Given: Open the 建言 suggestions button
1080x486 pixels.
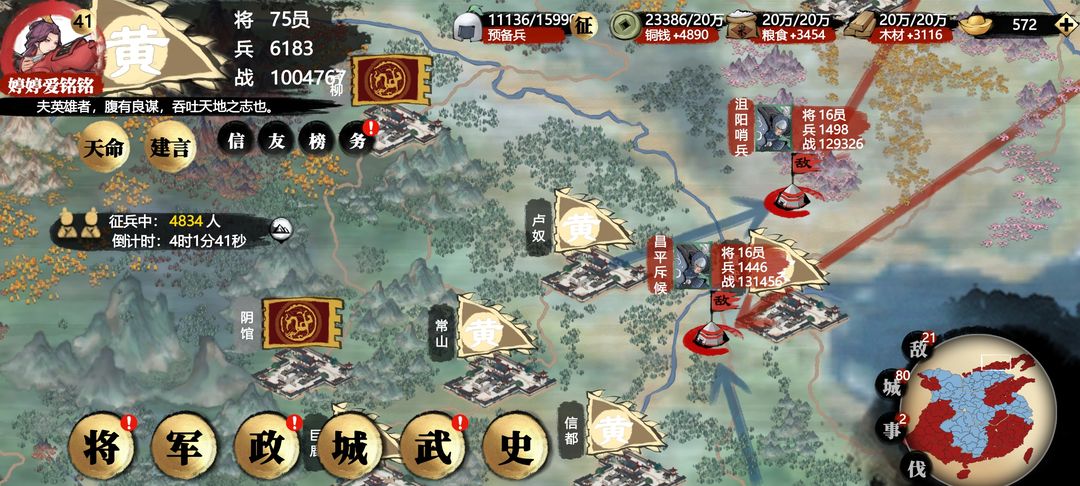Looking at the screenshot, I should click(x=169, y=148).
